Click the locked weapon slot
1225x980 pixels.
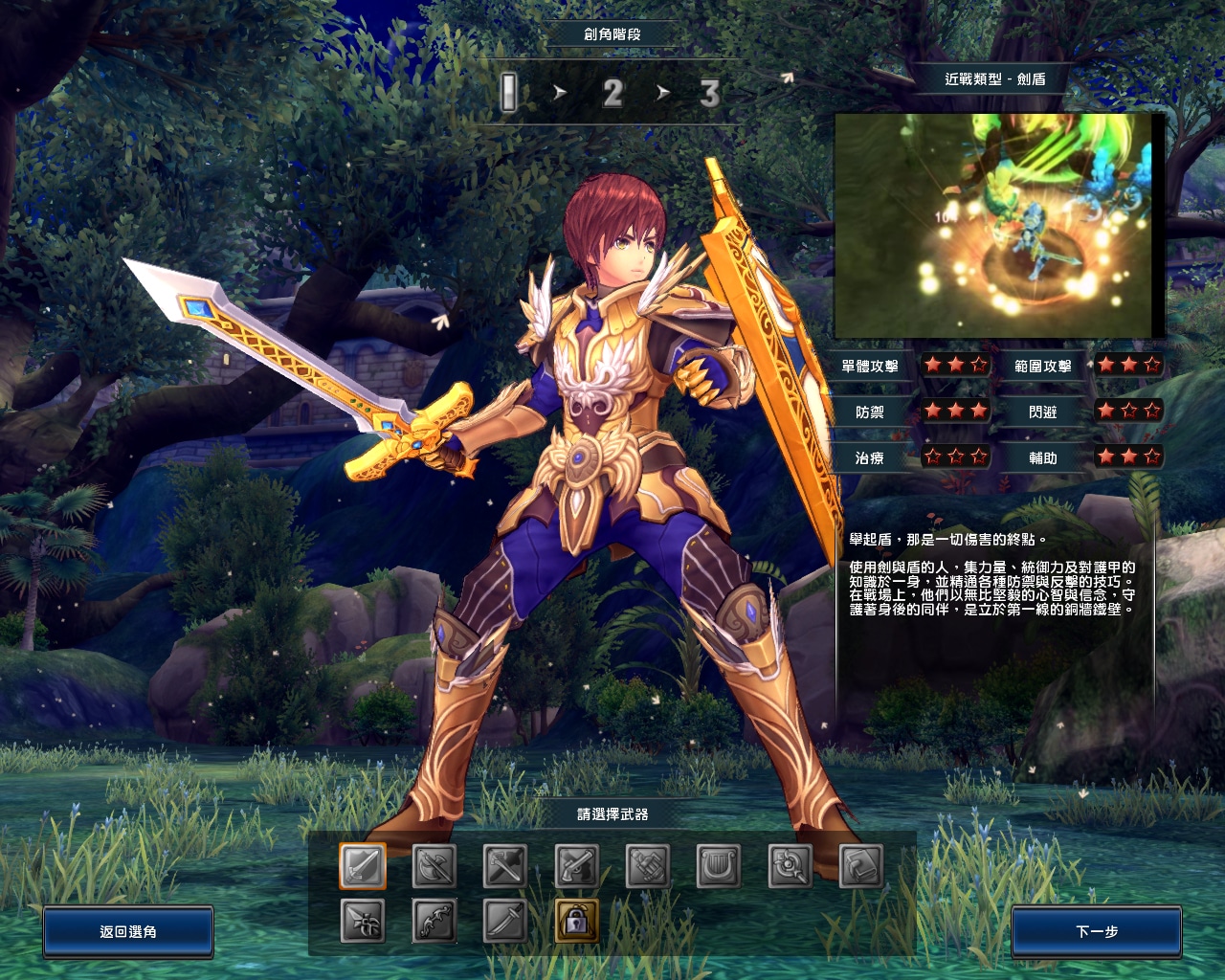(x=577, y=922)
